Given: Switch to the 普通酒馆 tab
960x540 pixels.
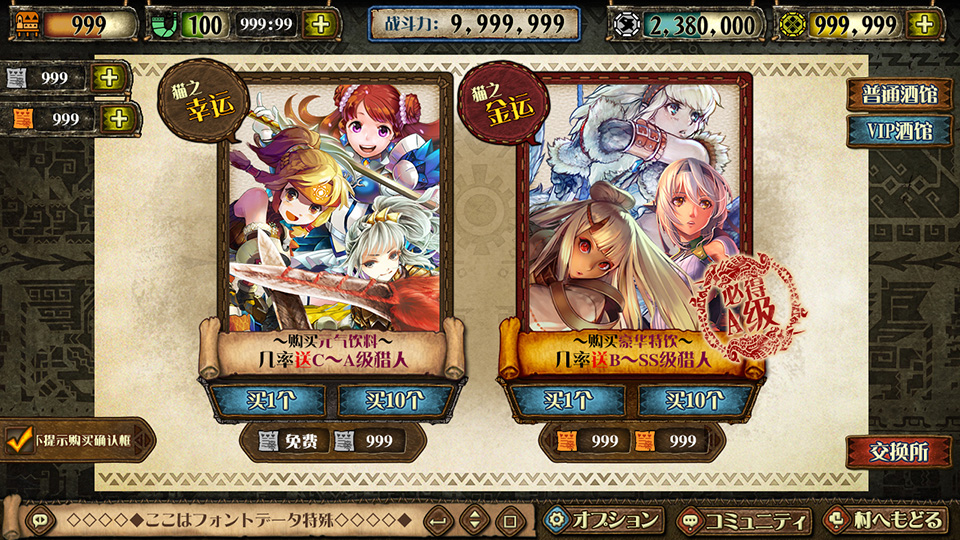Looking at the screenshot, I should pos(898,94).
